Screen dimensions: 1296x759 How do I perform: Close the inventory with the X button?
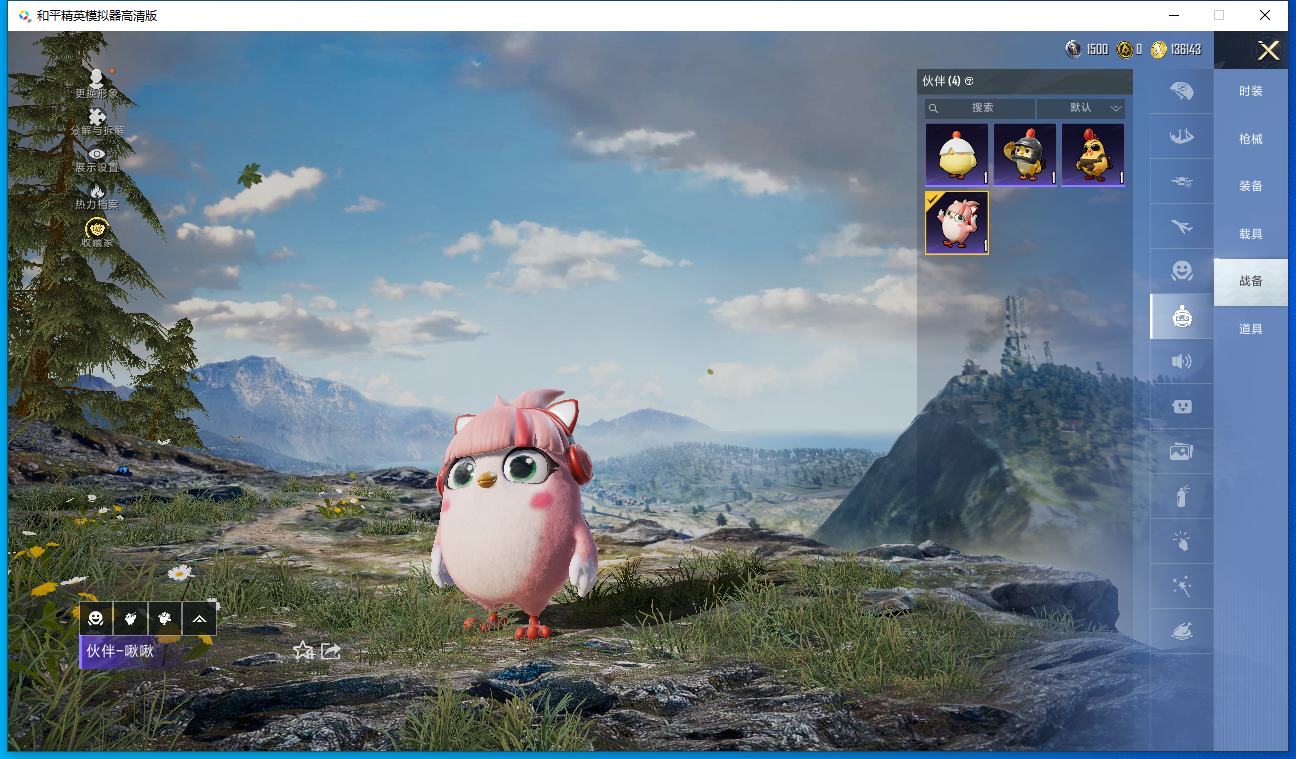pos(1268,51)
